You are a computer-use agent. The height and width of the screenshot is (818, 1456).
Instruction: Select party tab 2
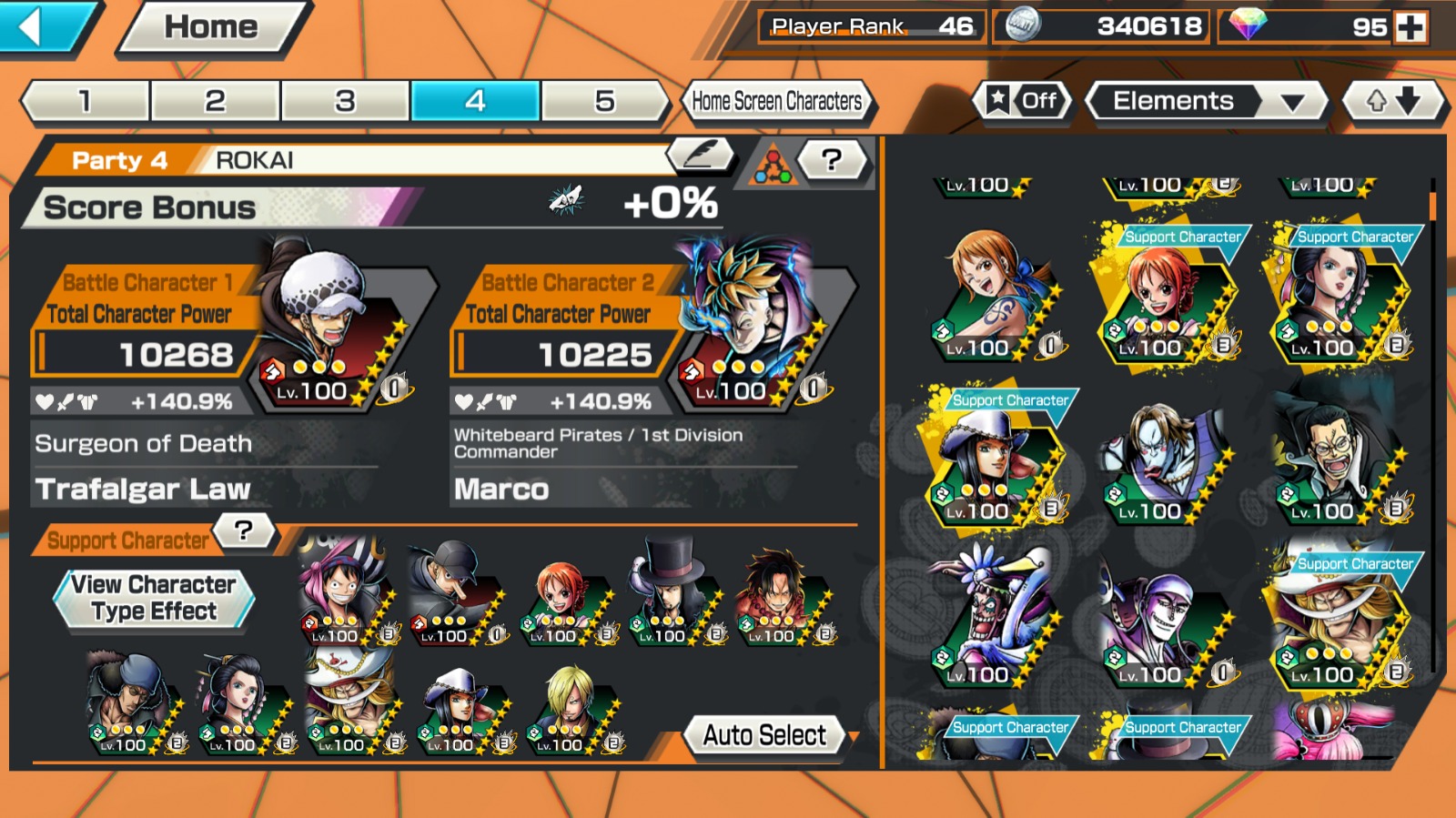point(215,101)
